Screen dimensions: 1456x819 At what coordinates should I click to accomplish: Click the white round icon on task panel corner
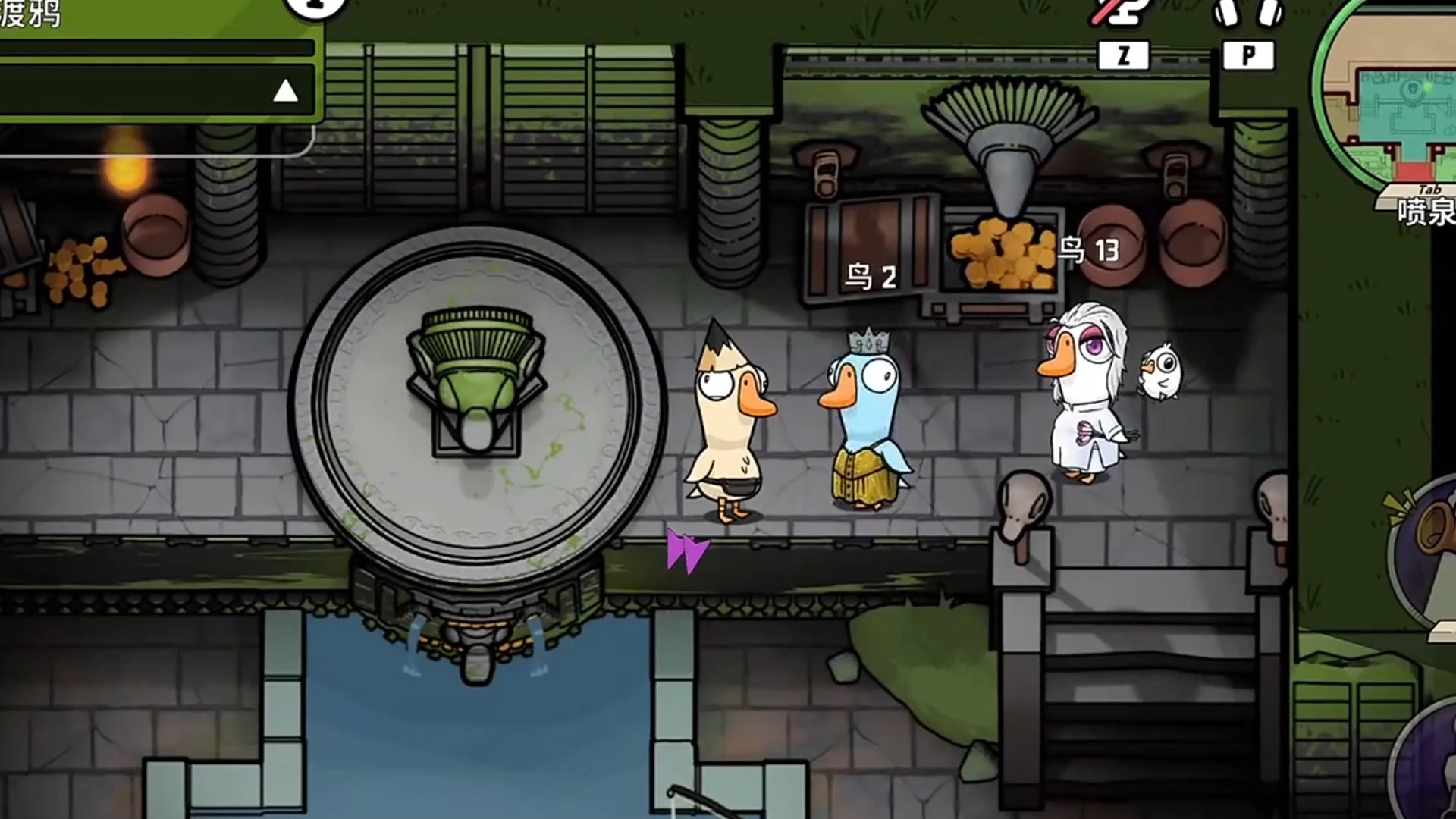coord(315,6)
